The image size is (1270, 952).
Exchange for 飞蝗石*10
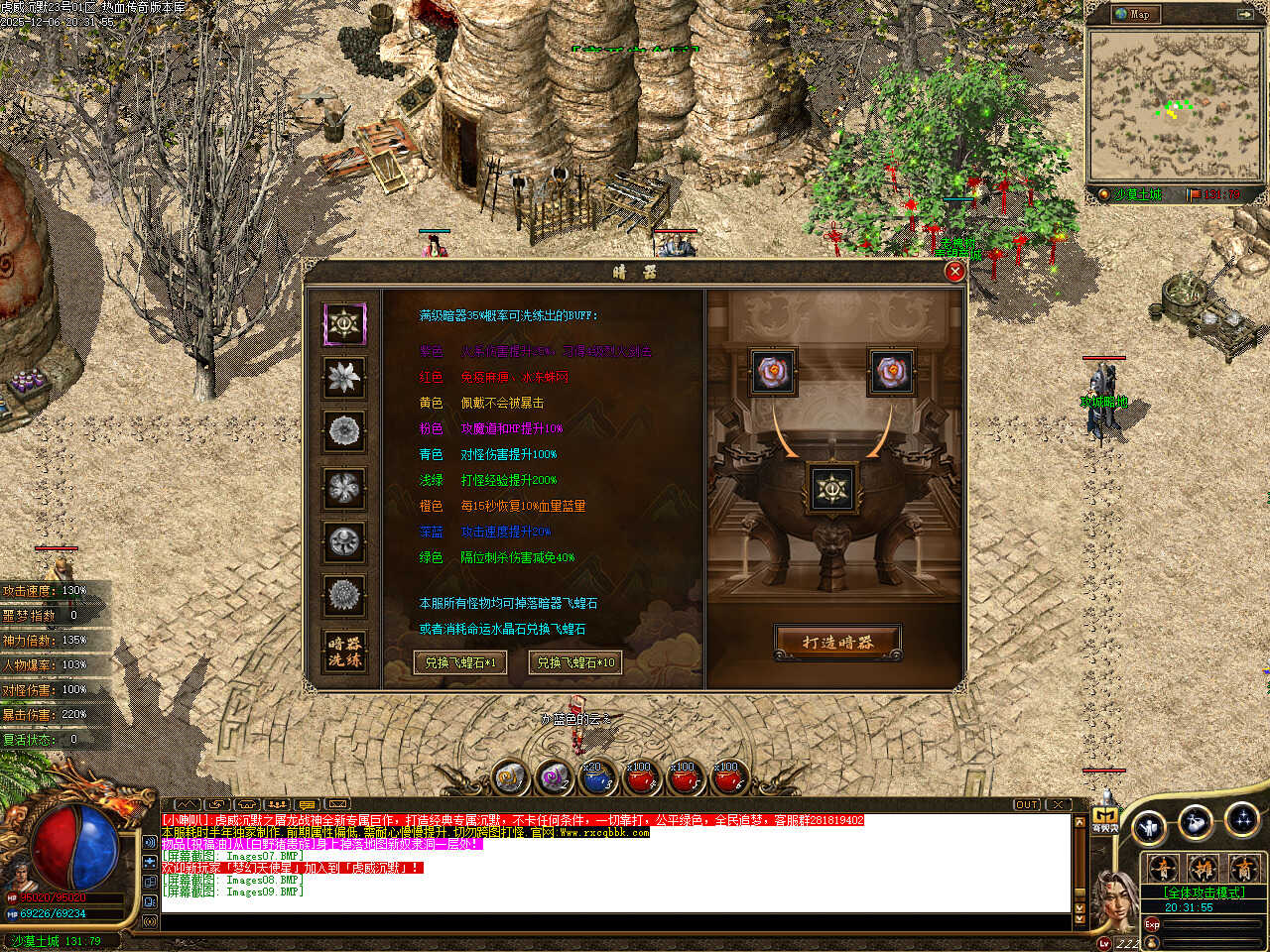(x=575, y=662)
